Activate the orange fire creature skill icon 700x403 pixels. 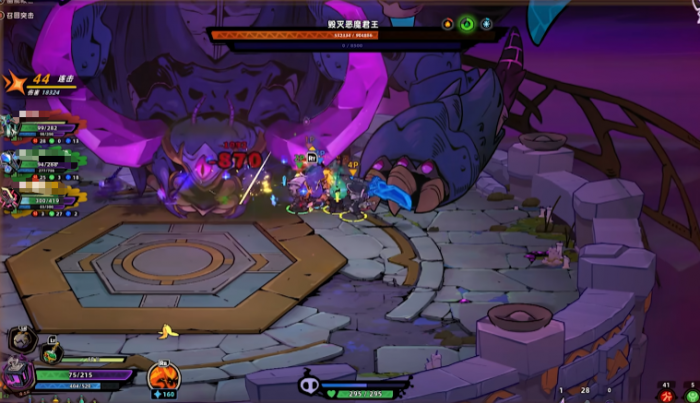pos(163,377)
